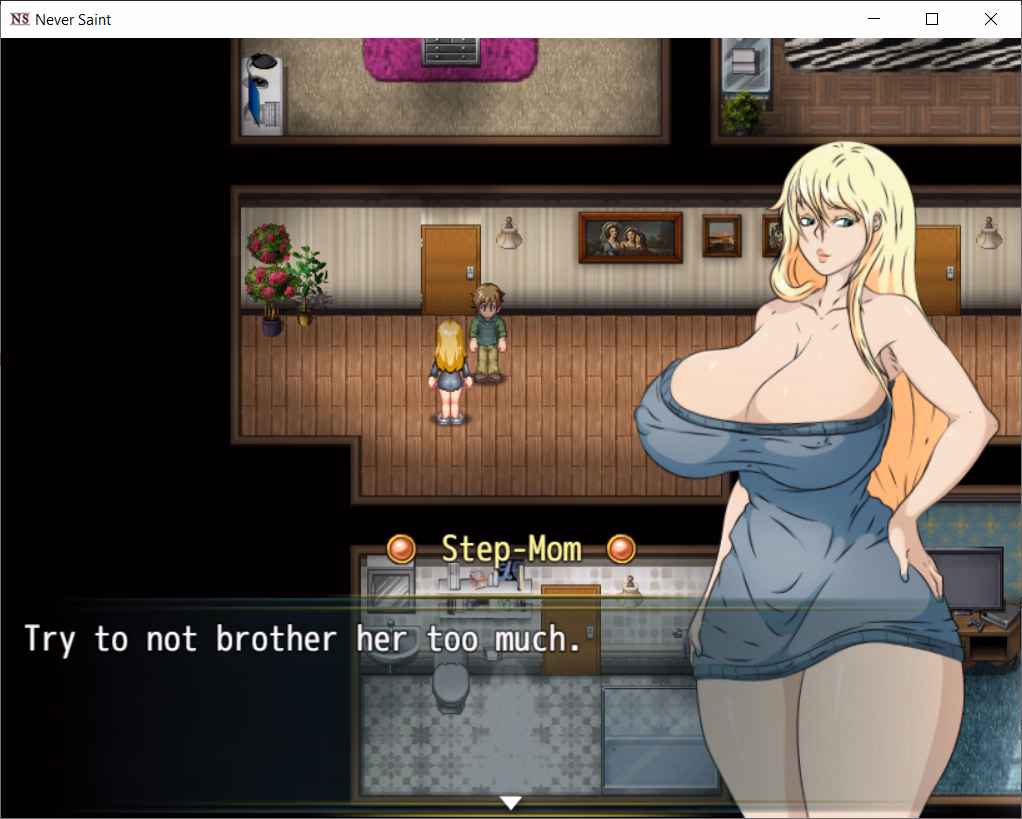
Task: Advance dialogue with the white arrow indicator
Action: pyautogui.click(x=511, y=802)
